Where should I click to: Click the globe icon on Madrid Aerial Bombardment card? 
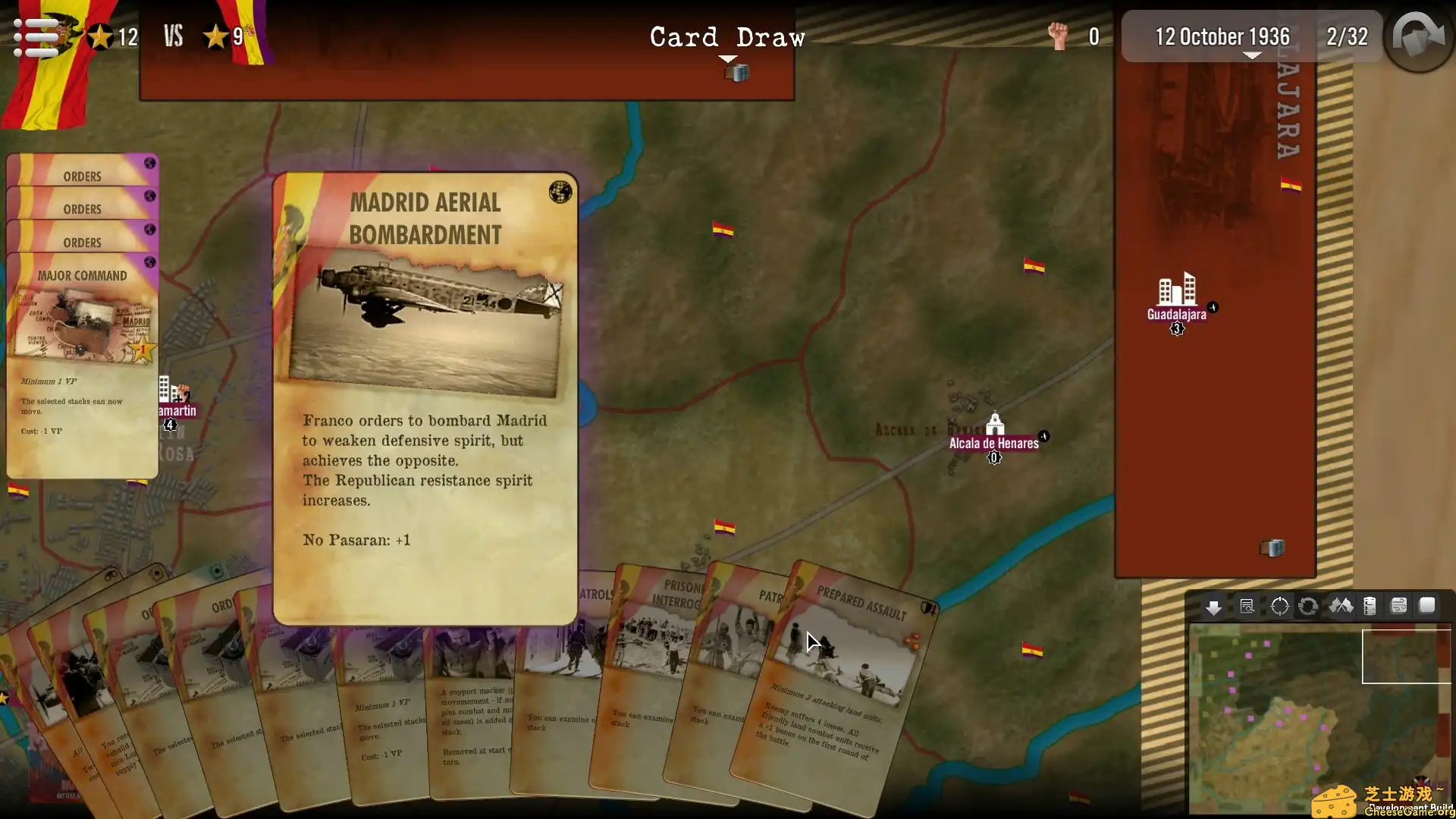(560, 193)
